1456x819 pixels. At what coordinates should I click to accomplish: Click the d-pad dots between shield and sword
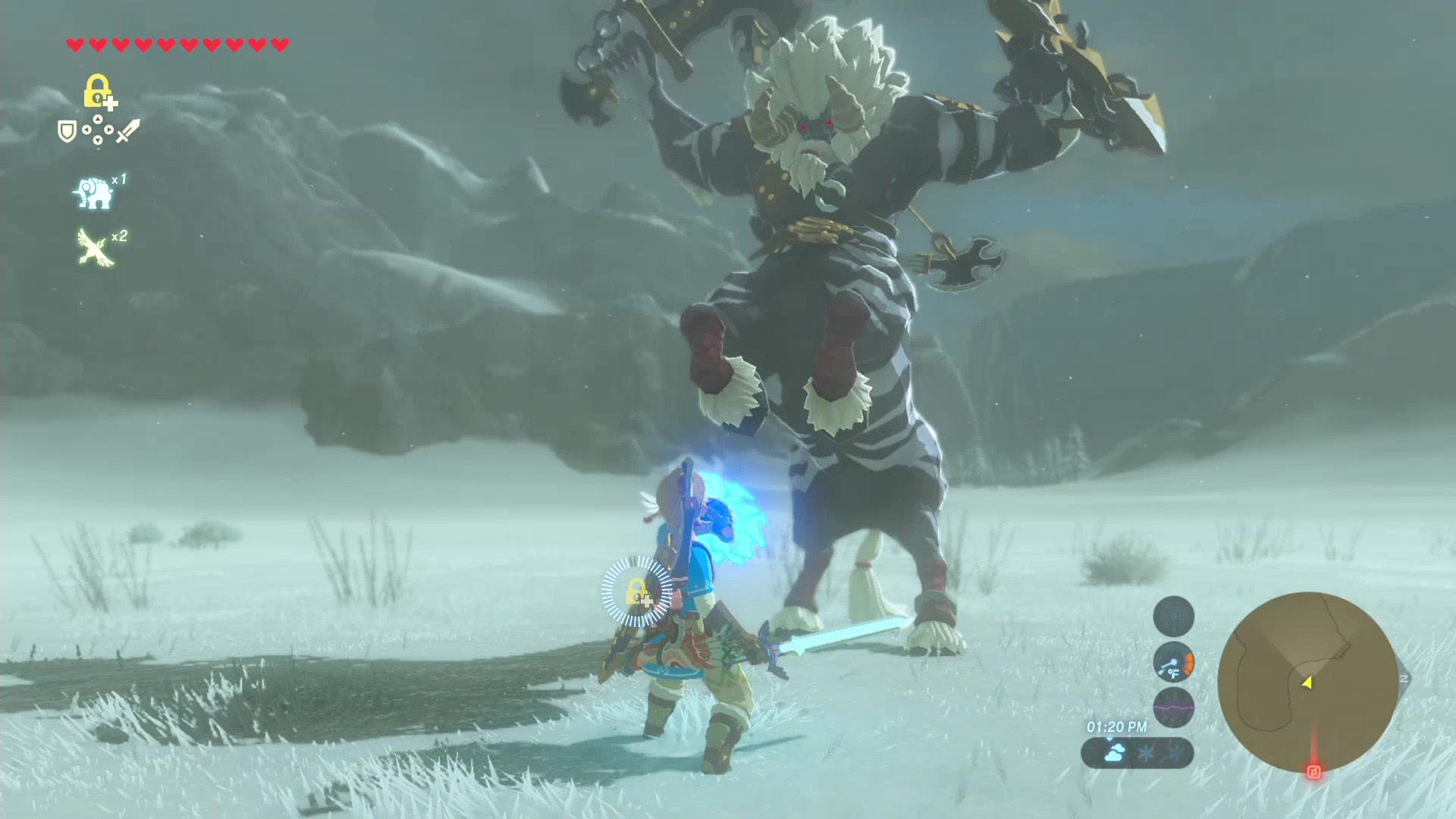(x=98, y=130)
